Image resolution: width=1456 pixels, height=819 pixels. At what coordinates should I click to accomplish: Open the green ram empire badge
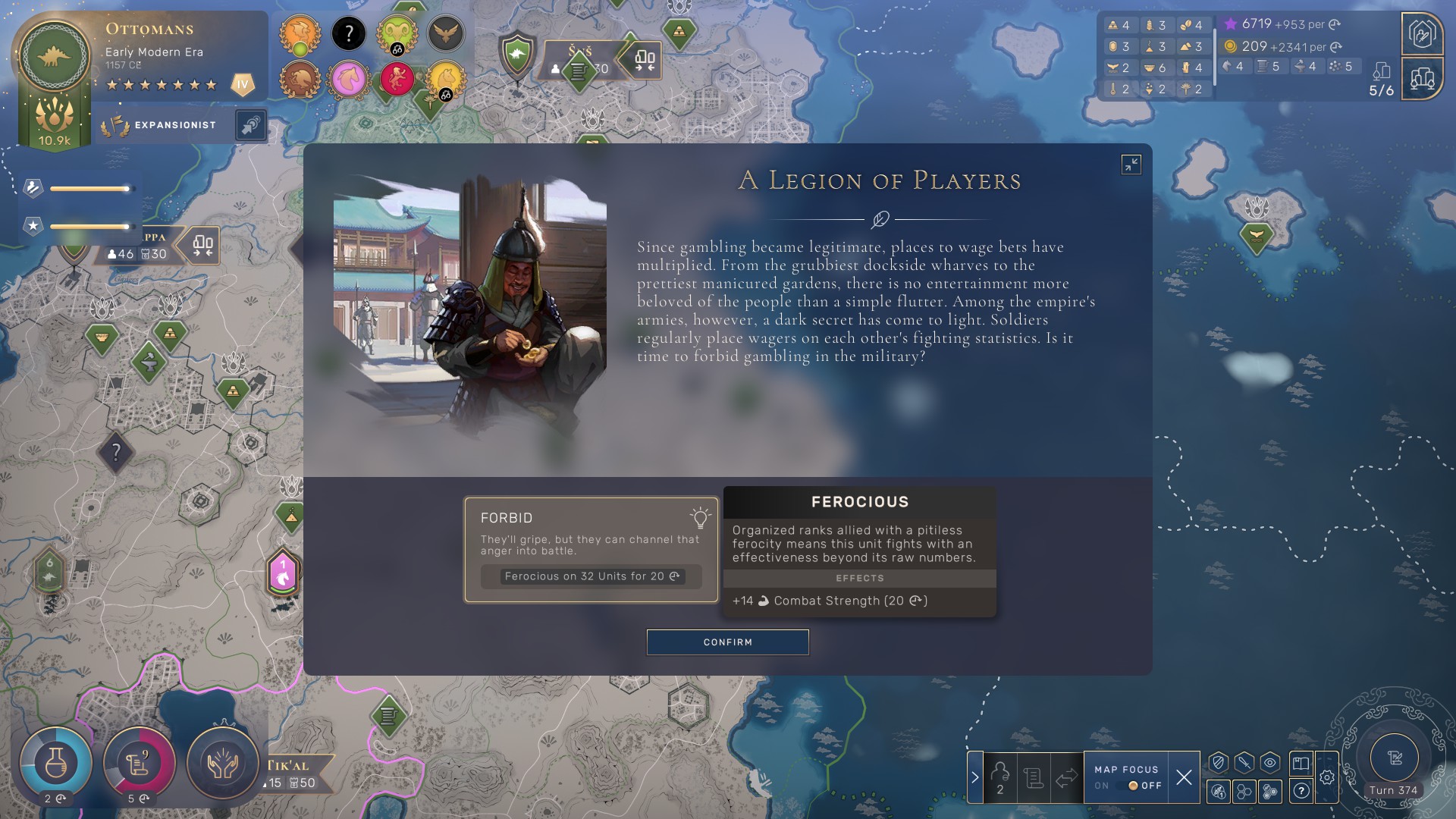[x=397, y=33]
